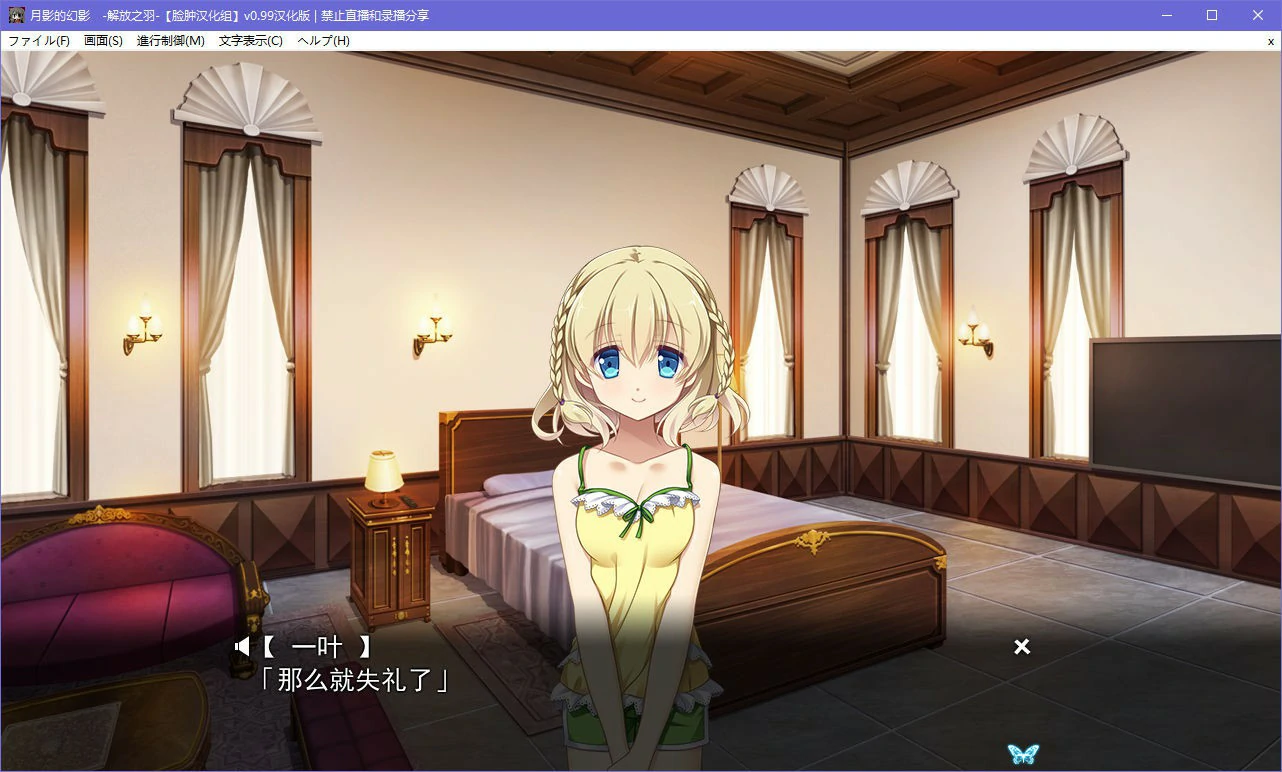Image resolution: width=1282 pixels, height=772 pixels.
Task: Hide the dialogue box via the X icon
Action: pos(1021,646)
